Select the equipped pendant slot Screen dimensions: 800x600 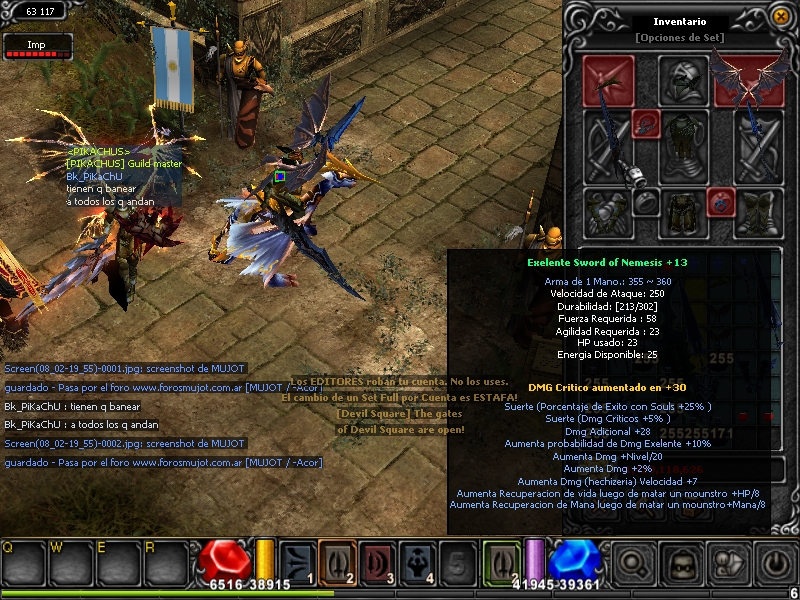(644, 123)
